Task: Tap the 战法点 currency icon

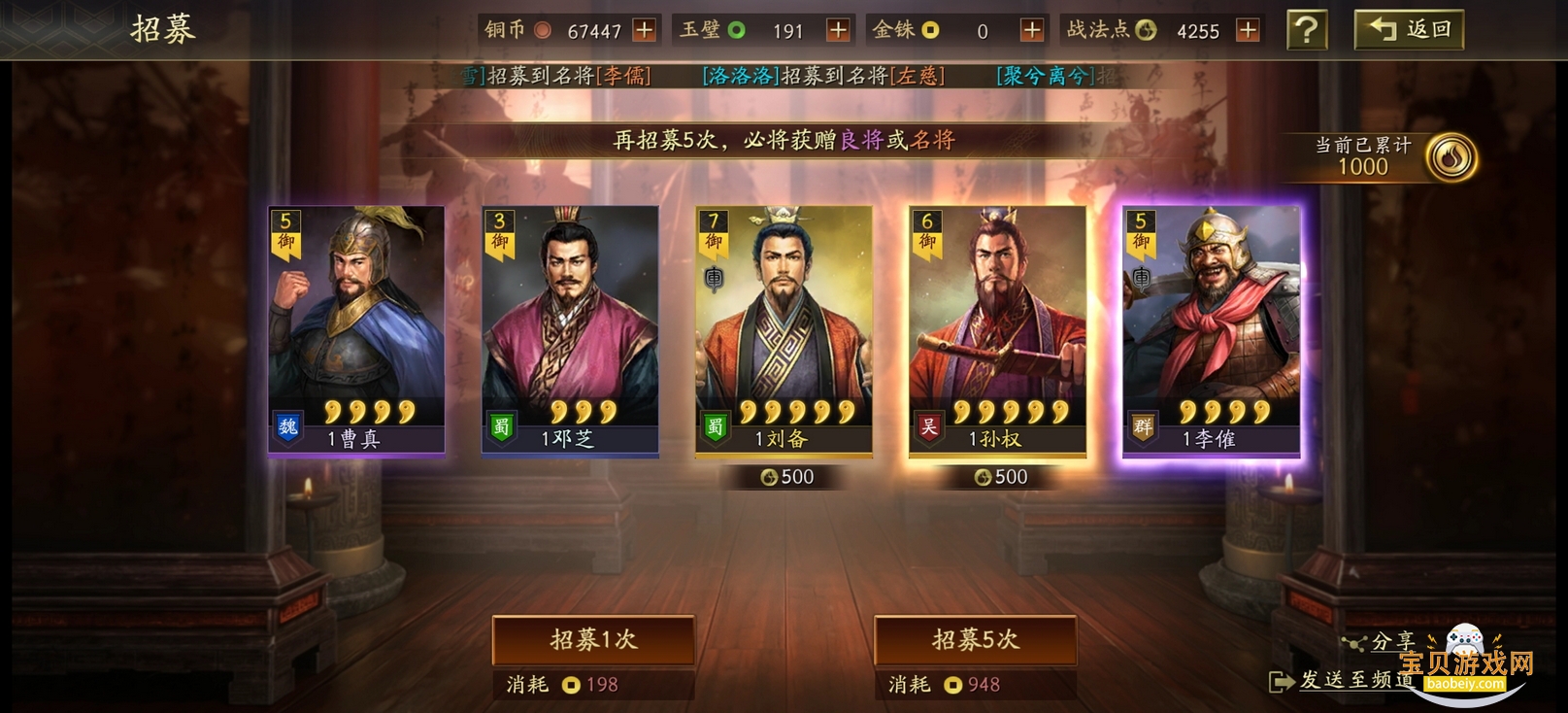Action: point(1146,29)
